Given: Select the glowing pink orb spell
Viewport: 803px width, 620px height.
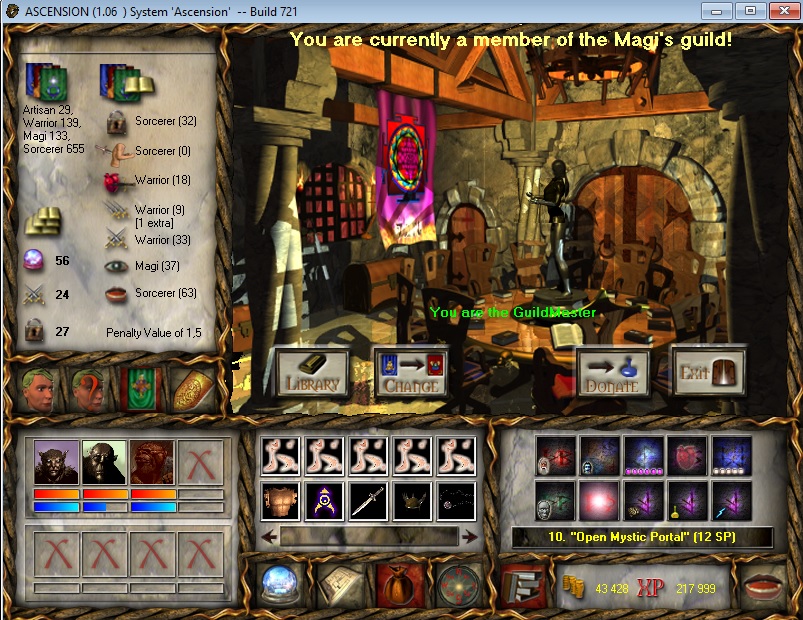Looking at the screenshot, I should pos(599,501).
